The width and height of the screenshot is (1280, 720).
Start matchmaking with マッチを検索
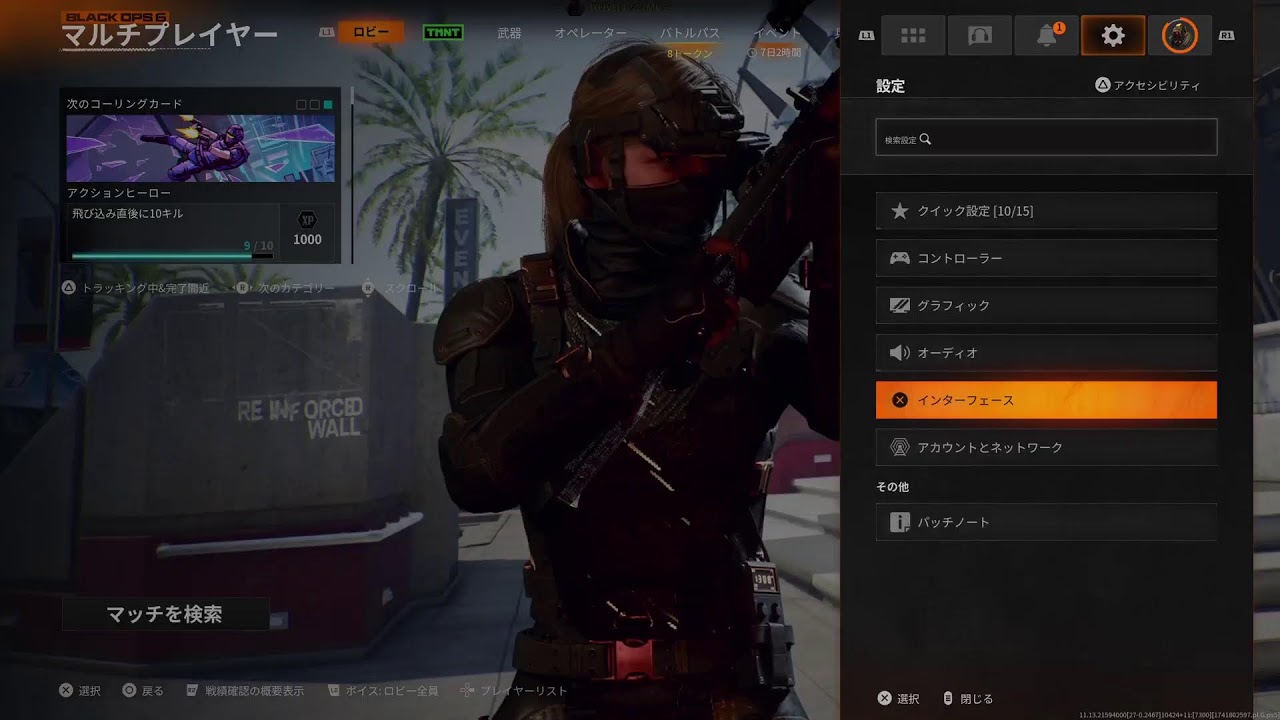(165, 614)
